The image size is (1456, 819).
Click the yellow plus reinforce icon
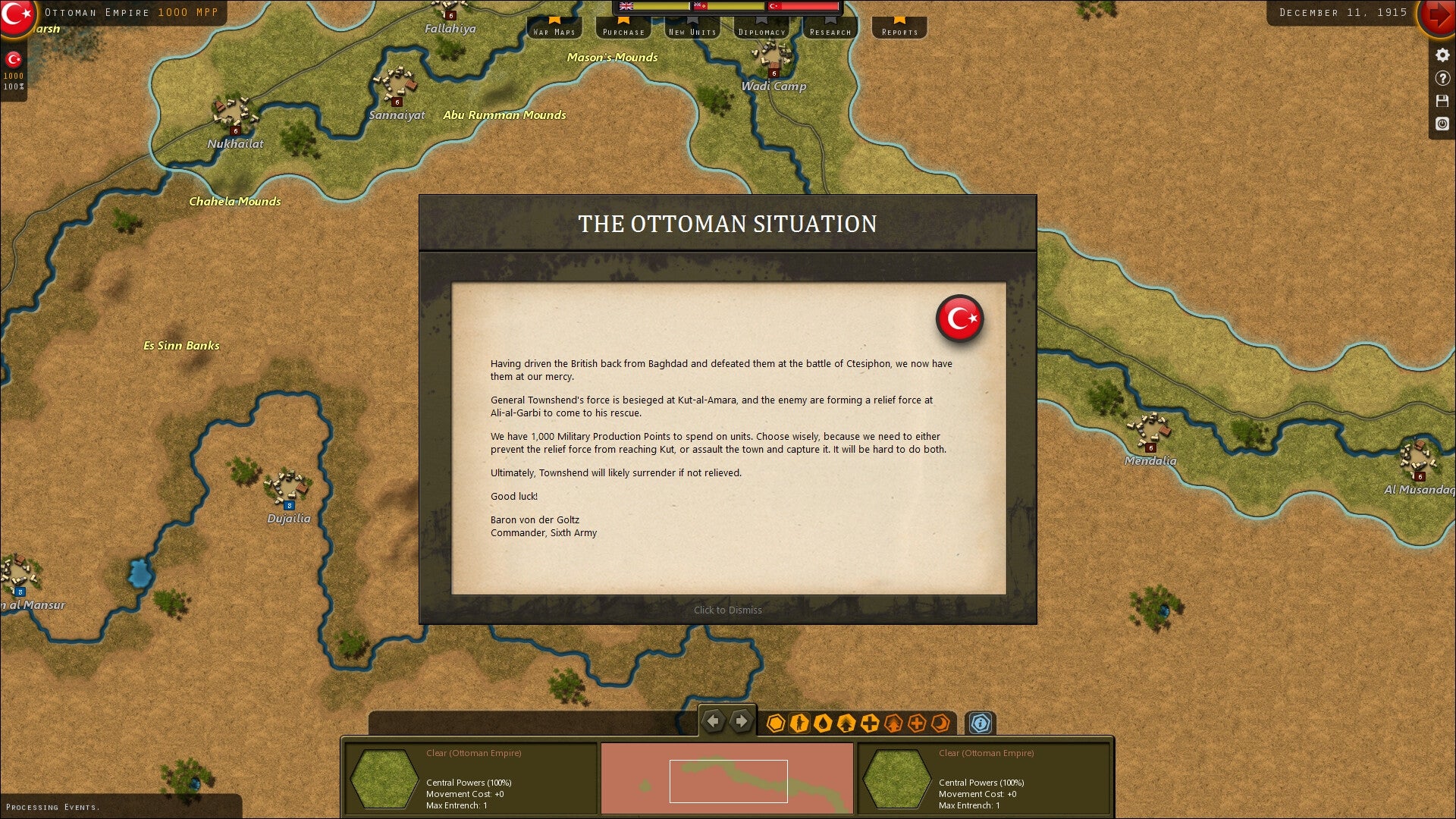point(869,723)
